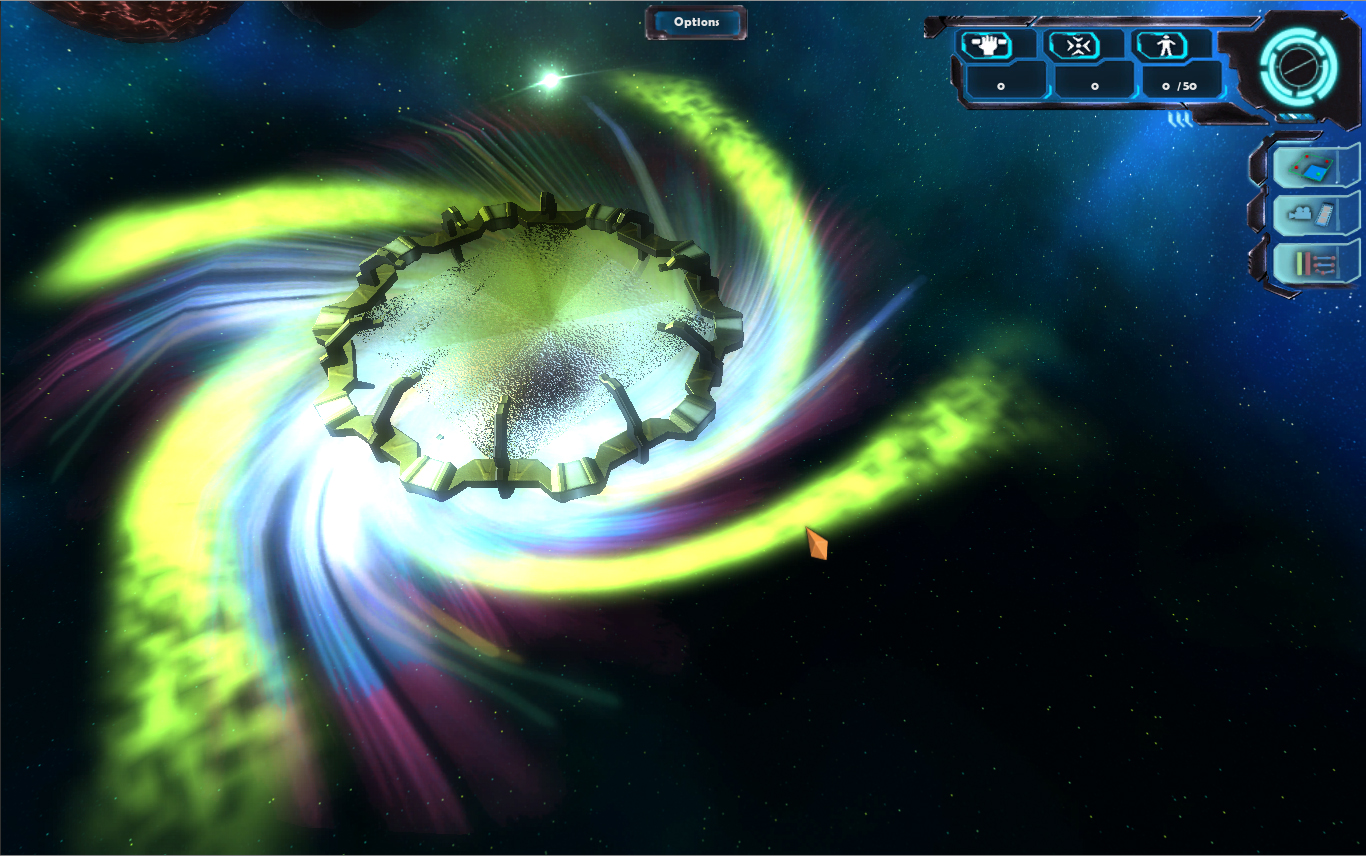Open the Options menu
The image size is (1366, 856).
tap(696, 22)
